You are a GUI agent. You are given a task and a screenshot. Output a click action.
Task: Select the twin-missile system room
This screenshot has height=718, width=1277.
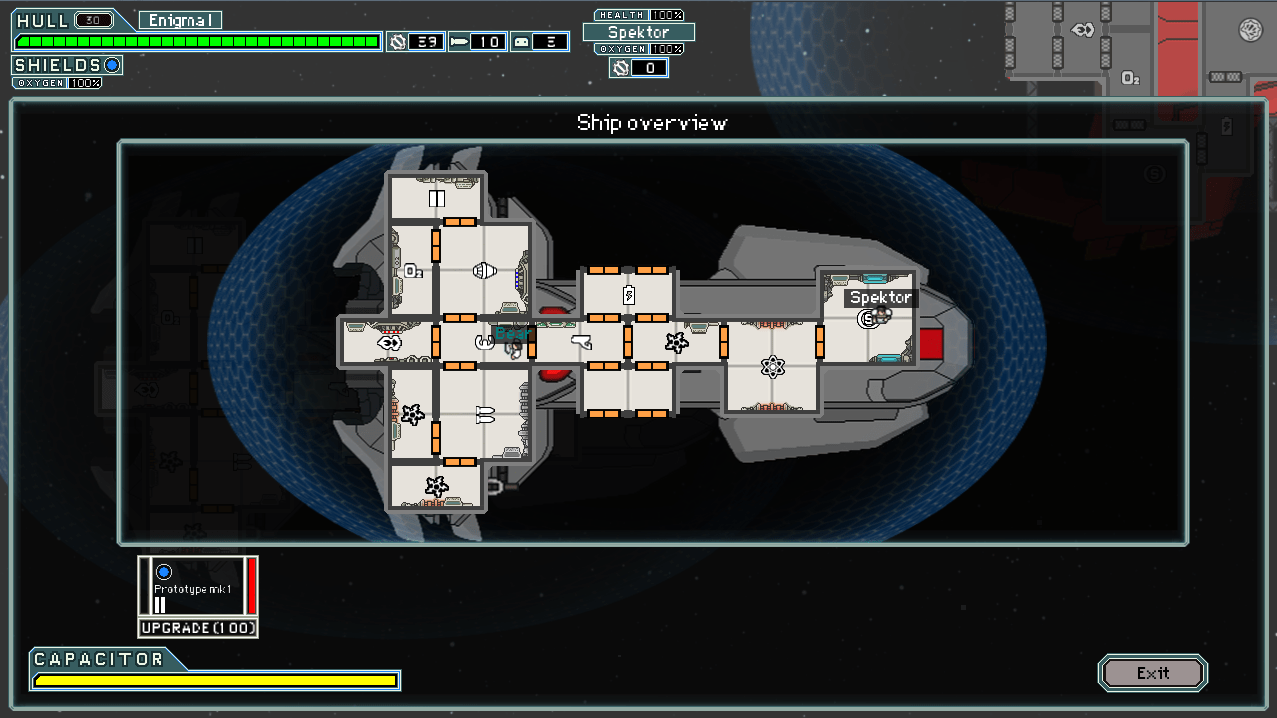(485, 415)
